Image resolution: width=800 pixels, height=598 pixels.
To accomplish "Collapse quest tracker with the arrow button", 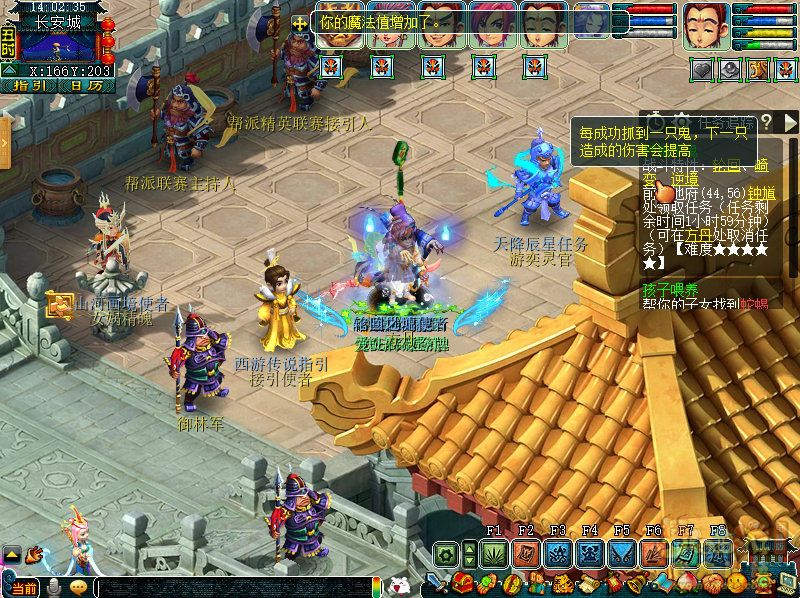I will [x=792, y=121].
